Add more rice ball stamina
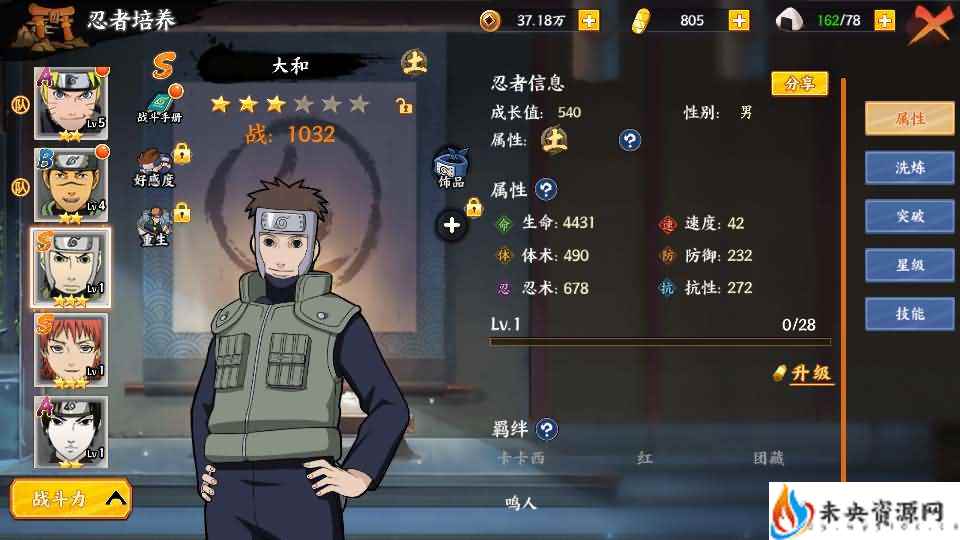960x540 pixels. (x=883, y=21)
